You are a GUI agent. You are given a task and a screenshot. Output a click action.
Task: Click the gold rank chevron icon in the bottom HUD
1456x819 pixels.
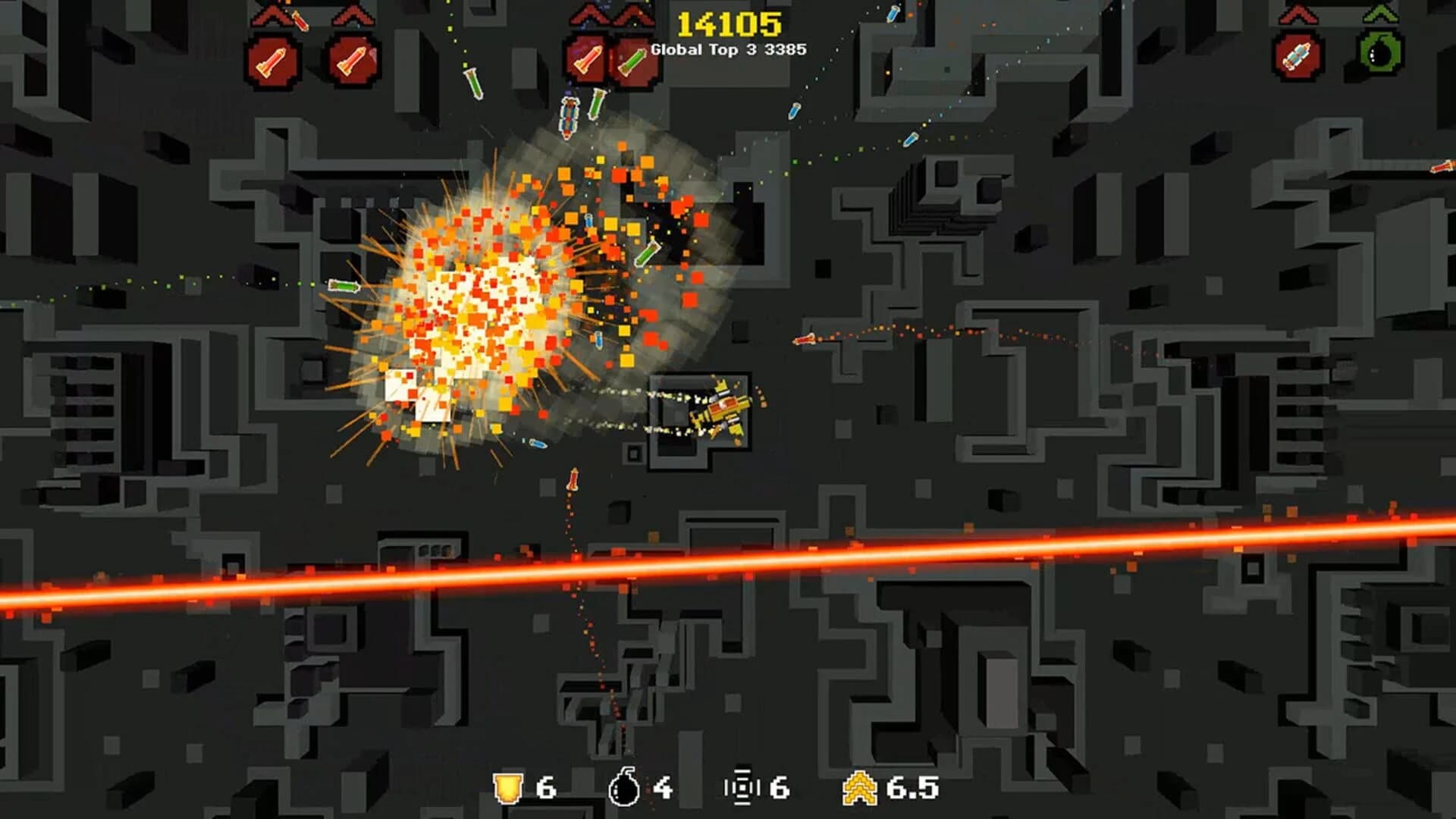861,789
